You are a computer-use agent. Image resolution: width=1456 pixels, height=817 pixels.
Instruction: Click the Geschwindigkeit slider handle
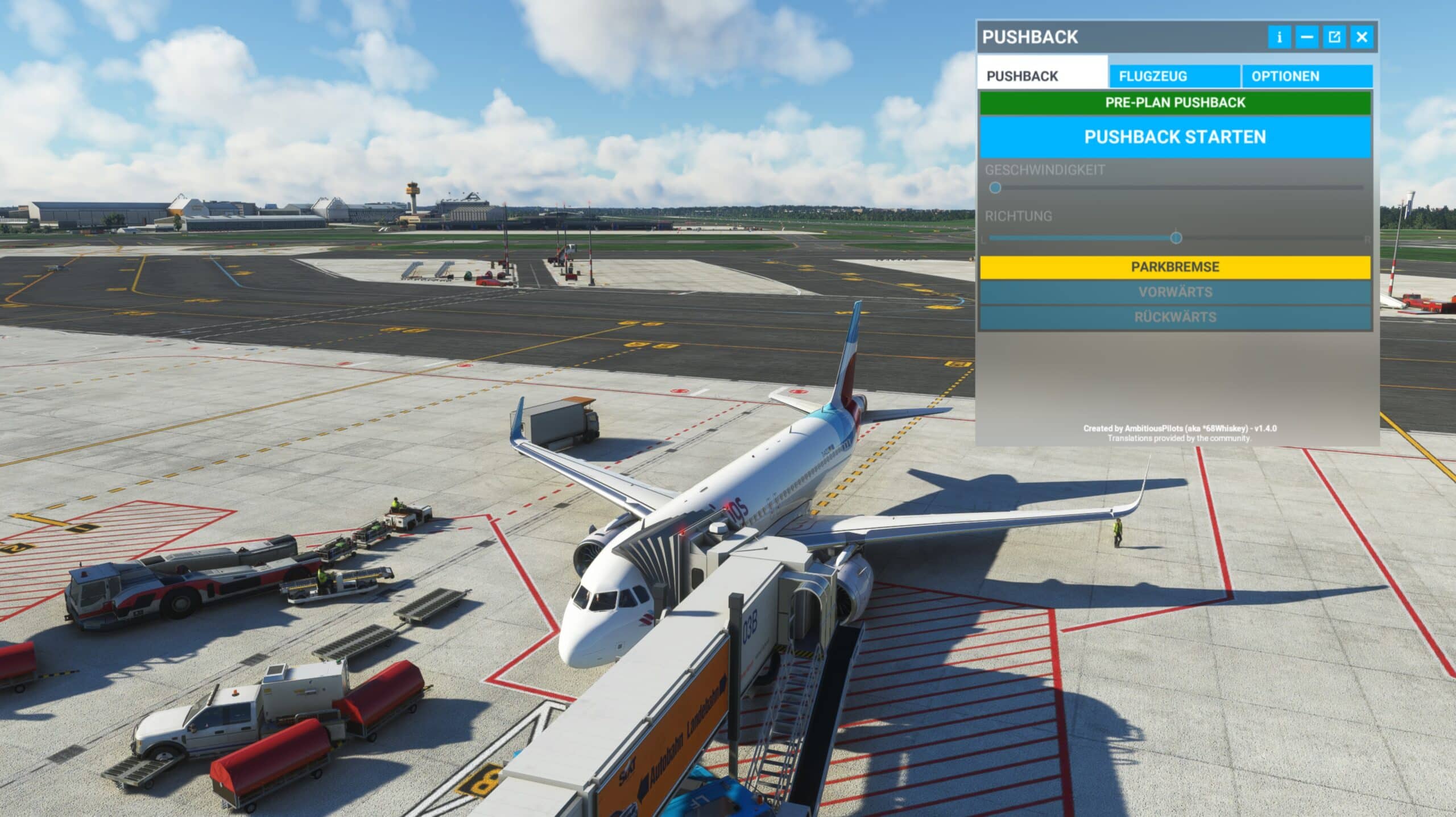995,188
